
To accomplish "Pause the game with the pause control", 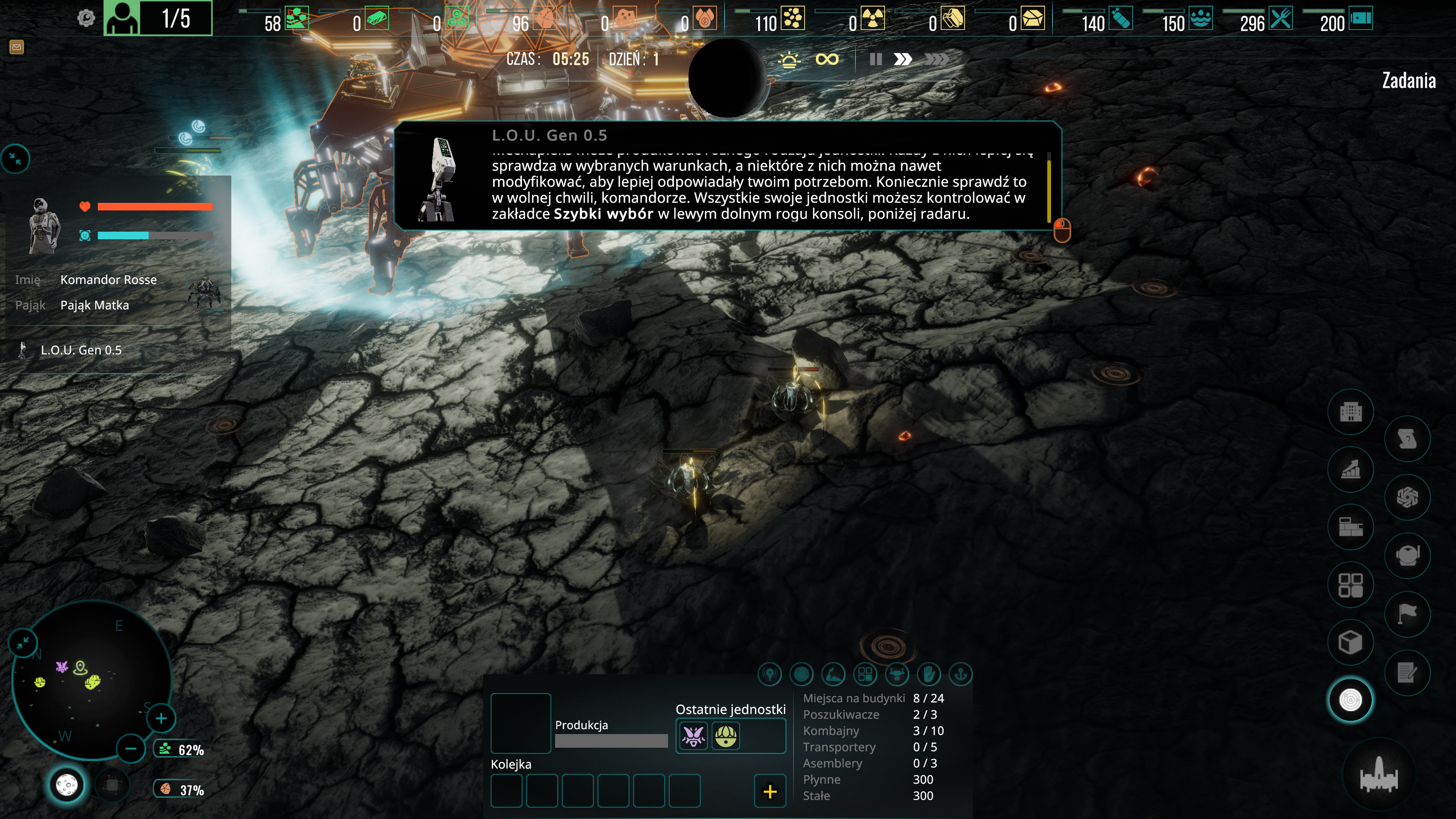I will (875, 60).
